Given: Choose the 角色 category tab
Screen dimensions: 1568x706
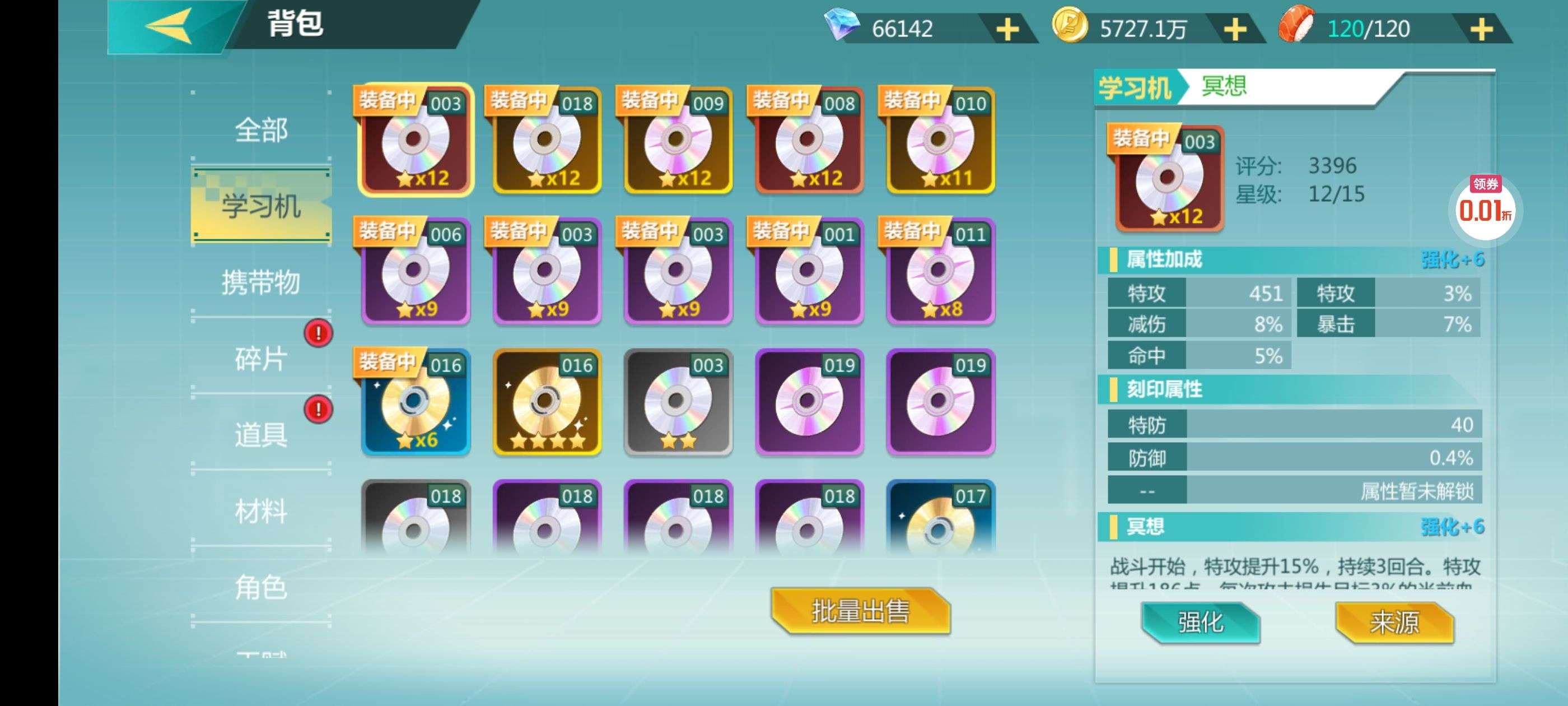Looking at the screenshot, I should click(261, 587).
